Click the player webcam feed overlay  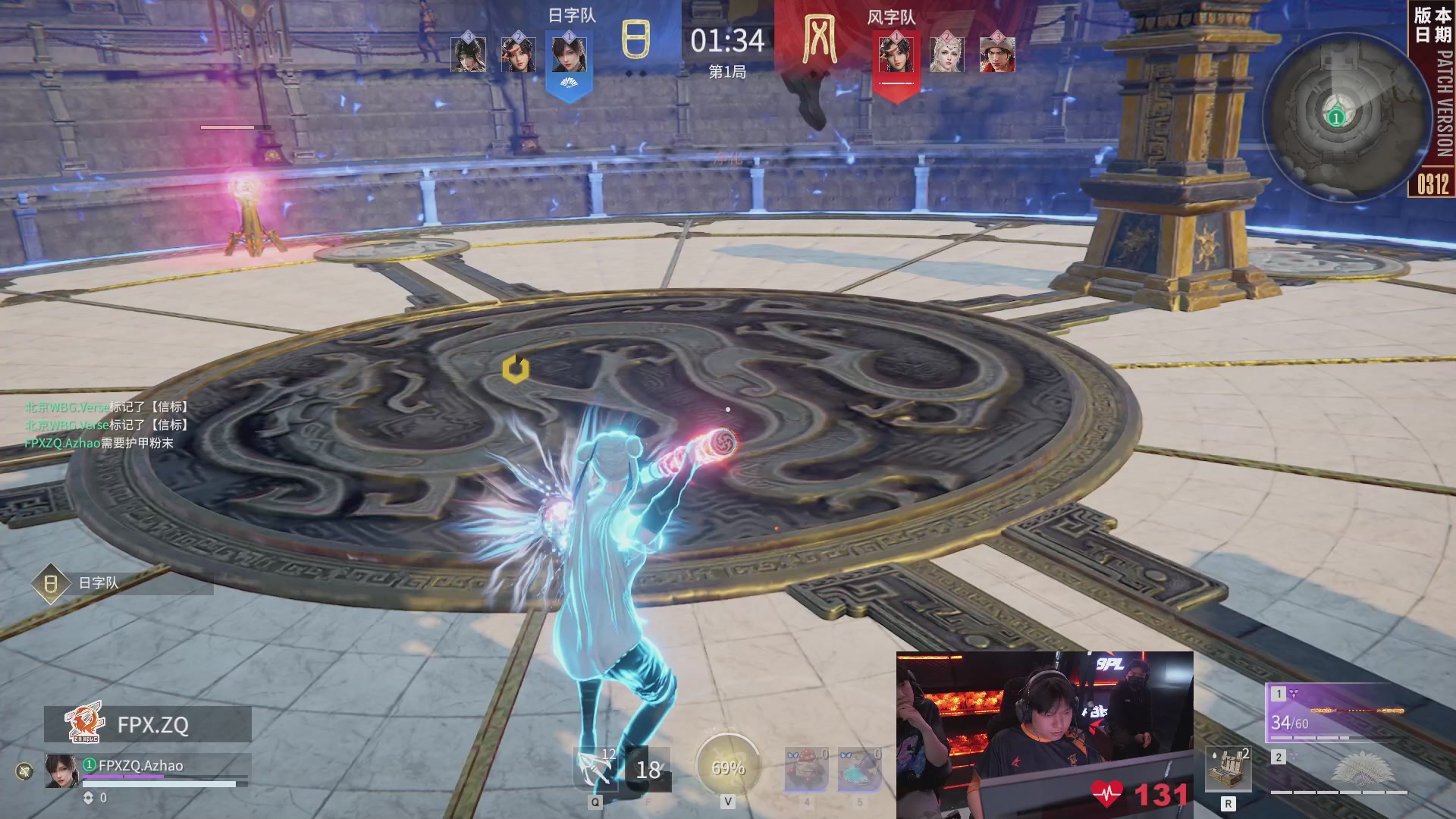[1044, 734]
